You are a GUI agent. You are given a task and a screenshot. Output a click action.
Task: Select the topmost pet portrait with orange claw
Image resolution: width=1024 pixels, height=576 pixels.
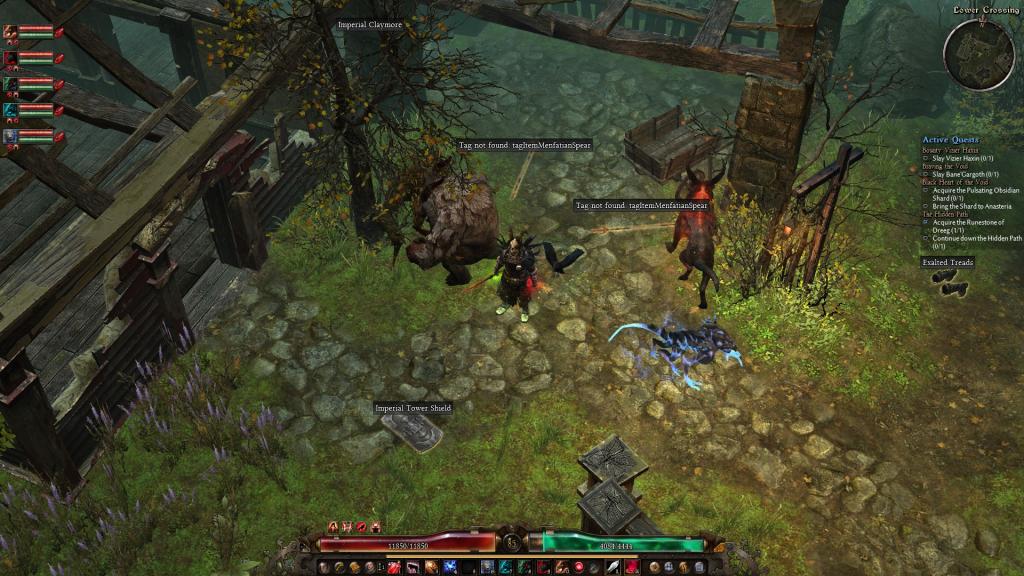pos(11,31)
